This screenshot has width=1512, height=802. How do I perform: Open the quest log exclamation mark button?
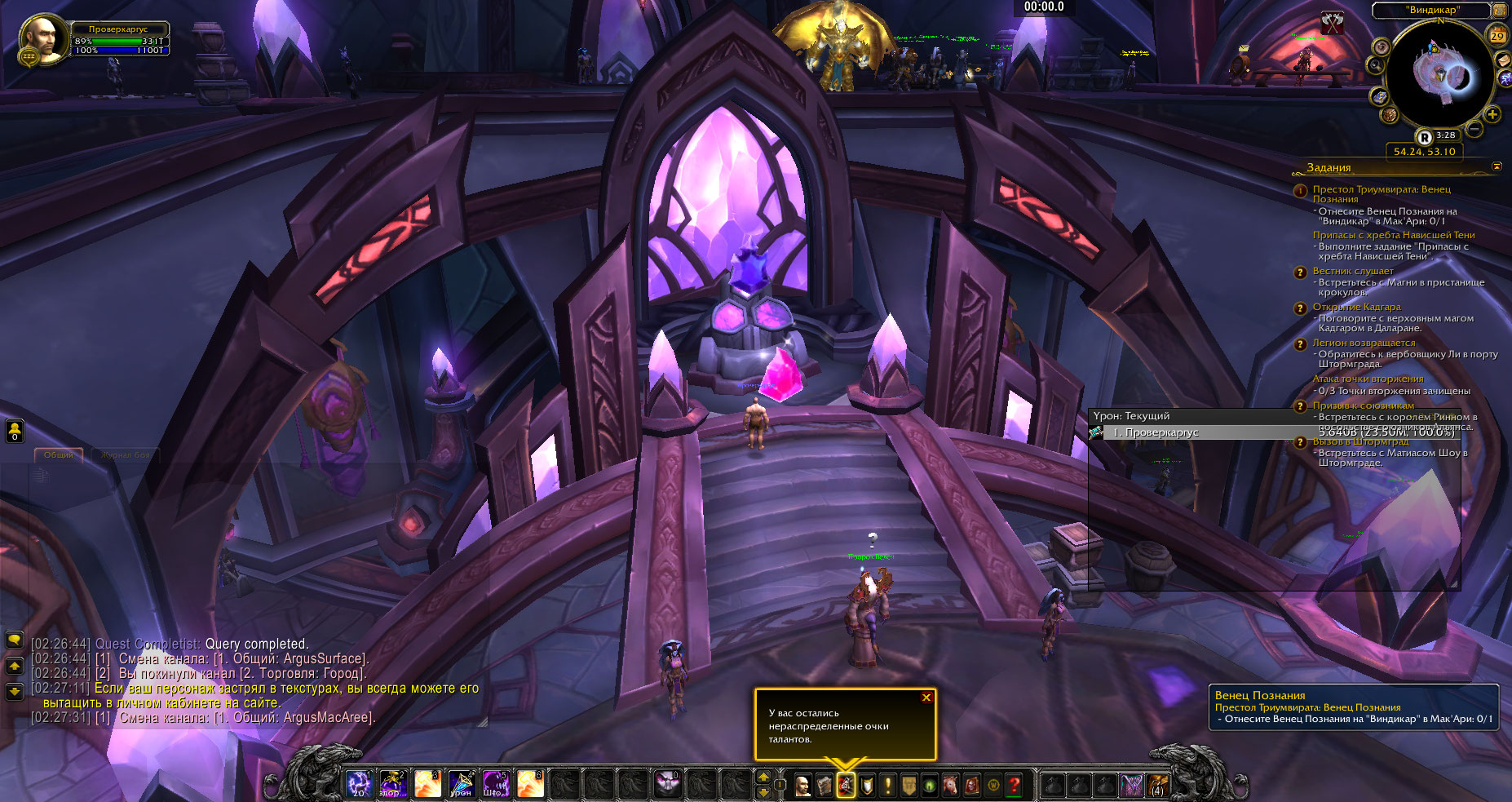[887, 785]
